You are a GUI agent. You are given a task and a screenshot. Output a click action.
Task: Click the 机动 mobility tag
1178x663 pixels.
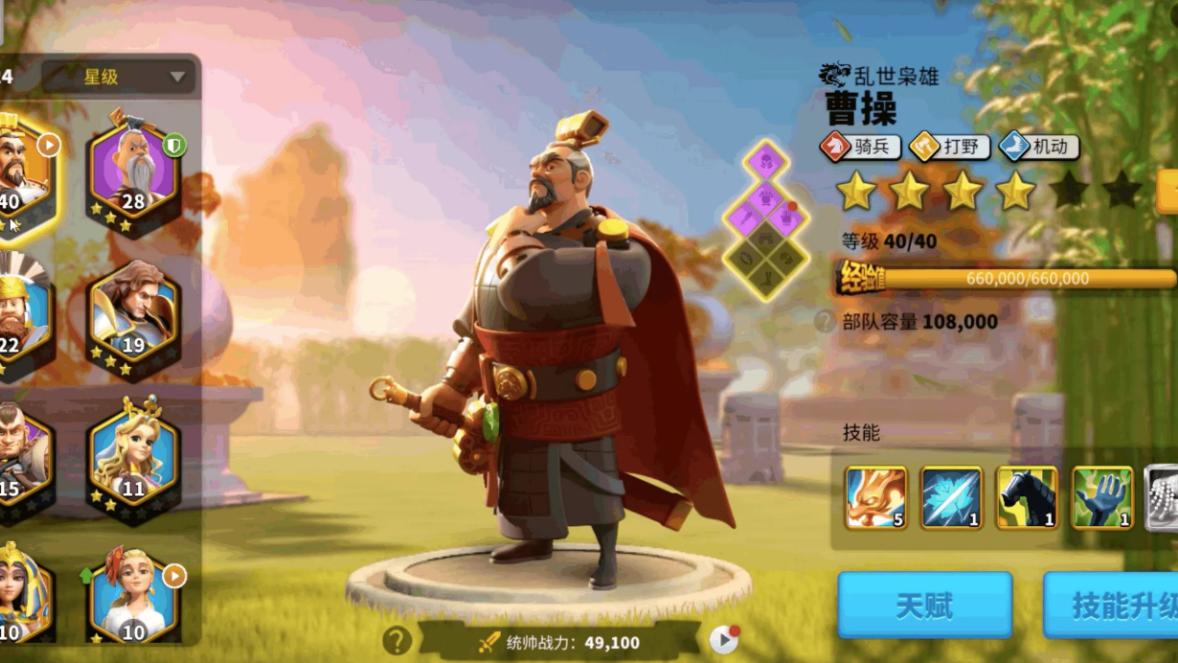1038,147
